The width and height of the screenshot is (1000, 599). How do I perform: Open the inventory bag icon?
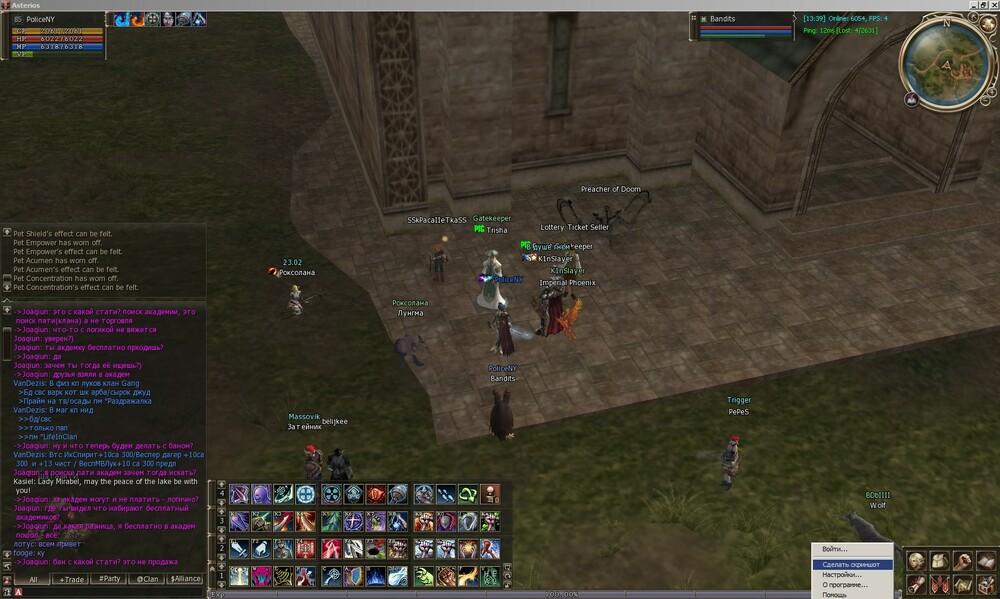tap(939, 561)
